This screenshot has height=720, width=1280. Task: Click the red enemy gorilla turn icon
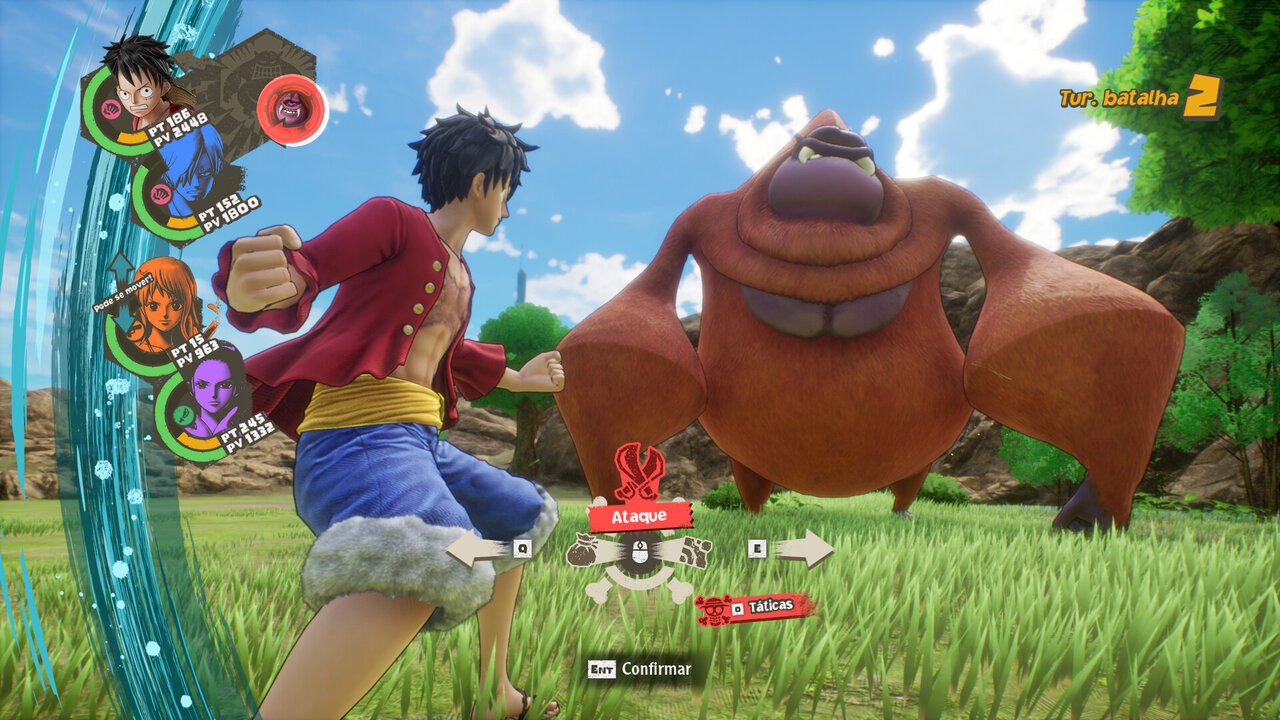(292, 110)
